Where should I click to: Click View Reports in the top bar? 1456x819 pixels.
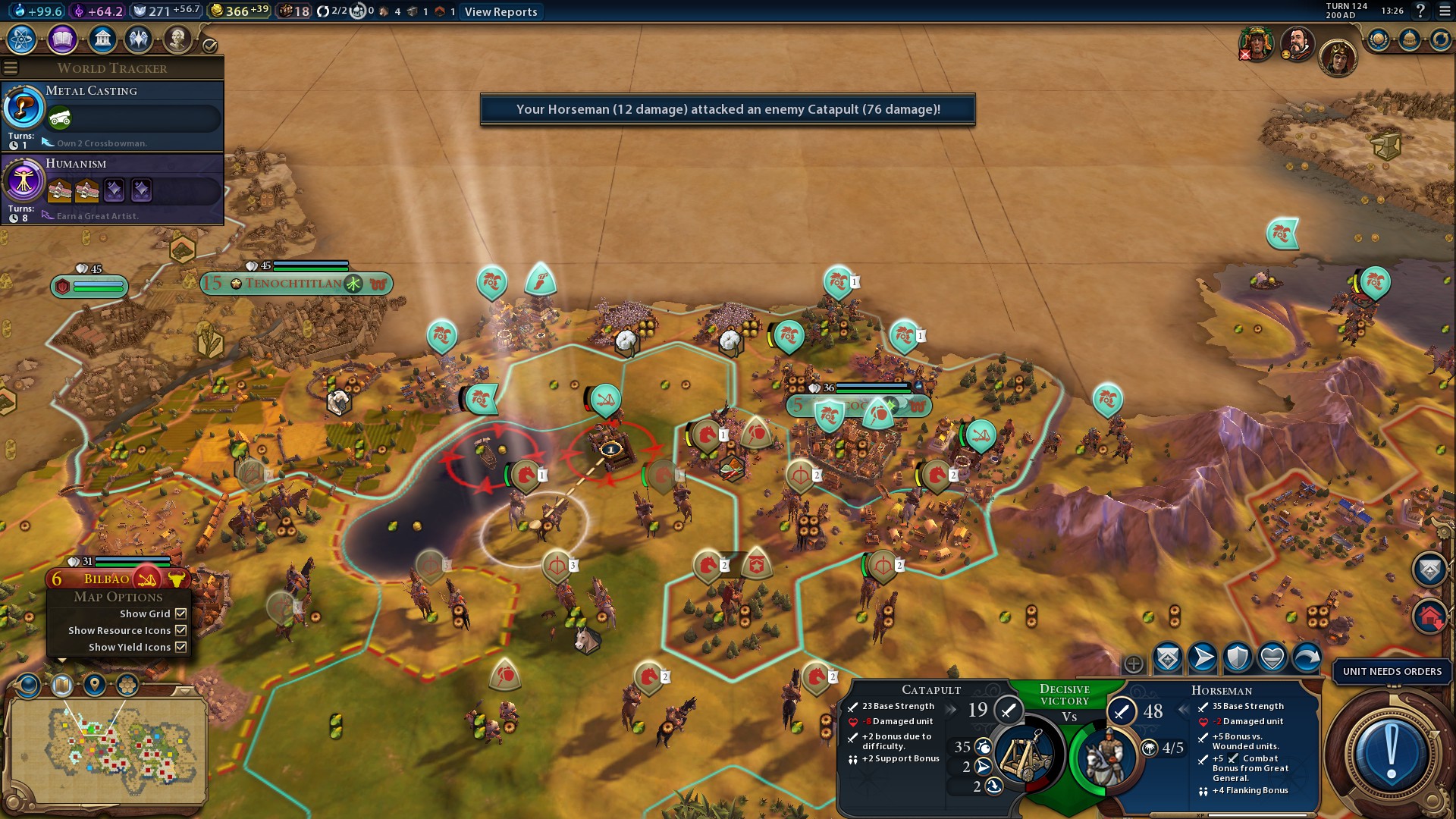pos(500,11)
